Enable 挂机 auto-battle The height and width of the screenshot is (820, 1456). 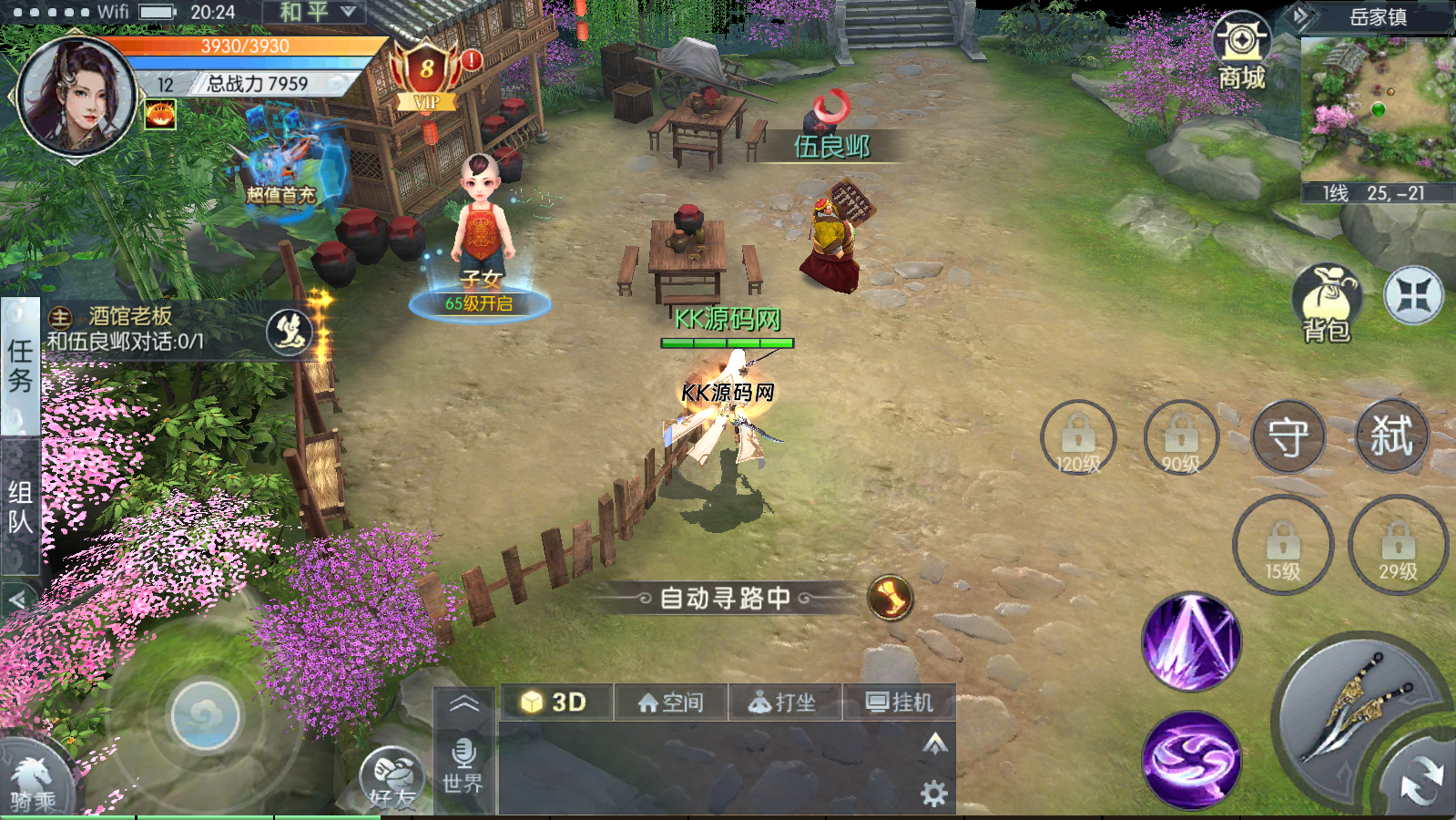tap(900, 702)
